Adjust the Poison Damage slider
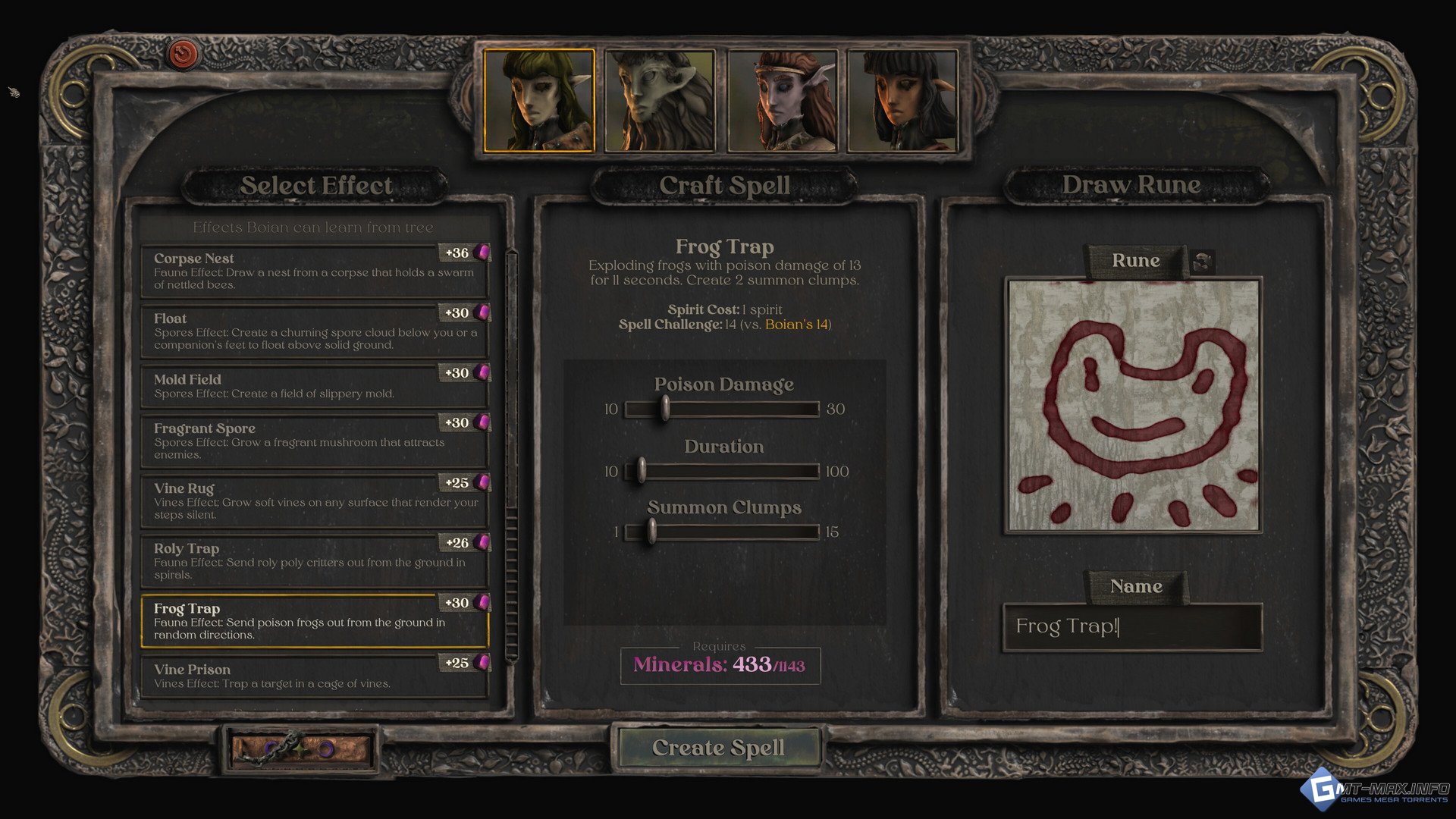 [664, 409]
